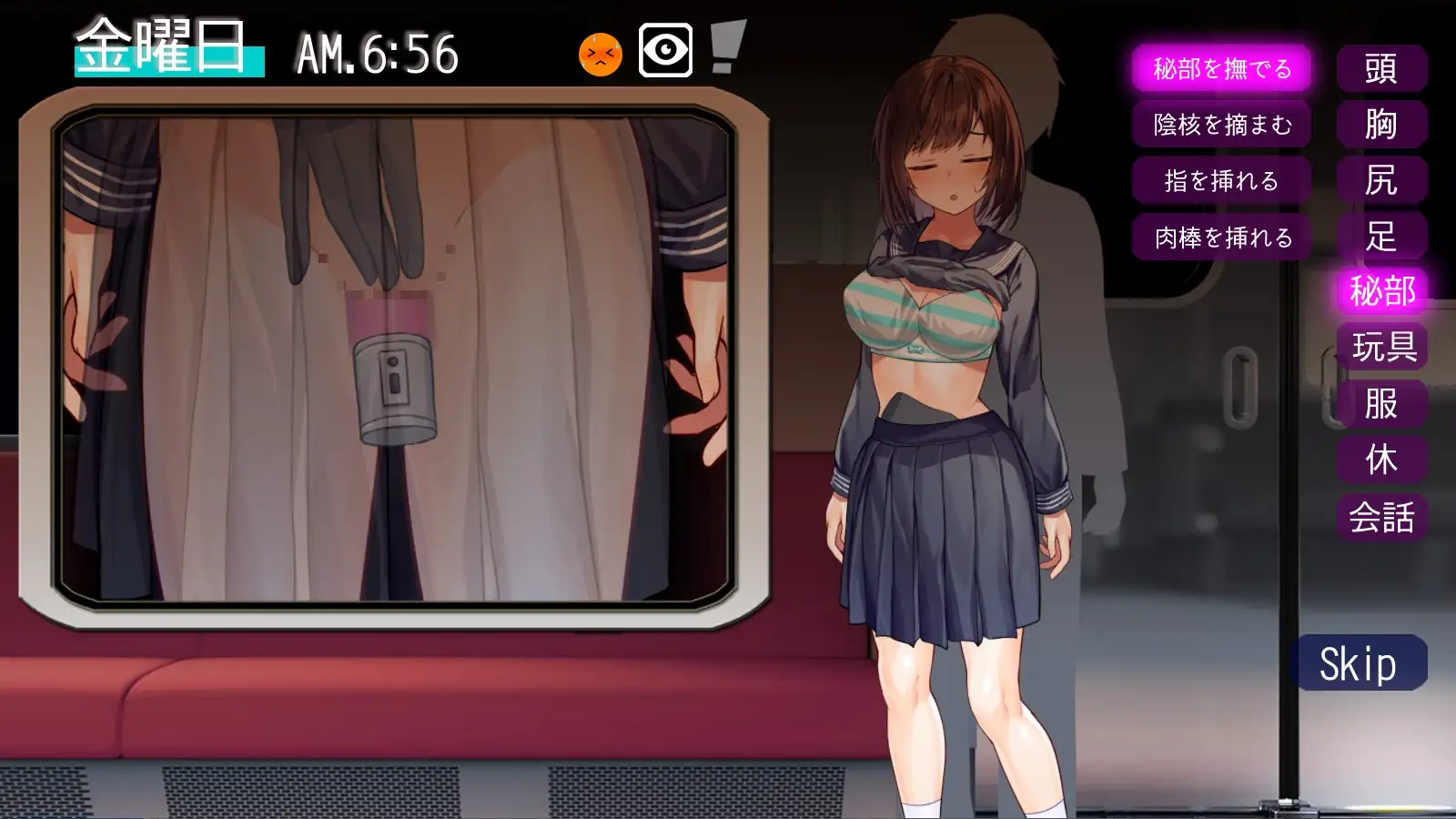This screenshot has width=1456, height=819.
Task: Choose the 肉棒を挿れる action
Action: pos(1221,236)
